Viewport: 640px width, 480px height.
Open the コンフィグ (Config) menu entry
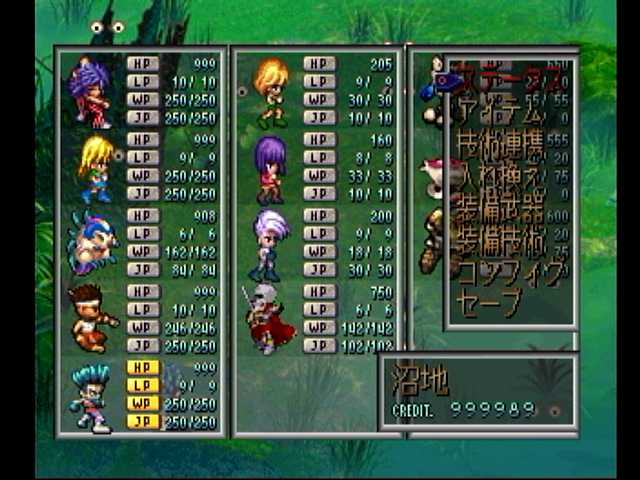(510, 272)
